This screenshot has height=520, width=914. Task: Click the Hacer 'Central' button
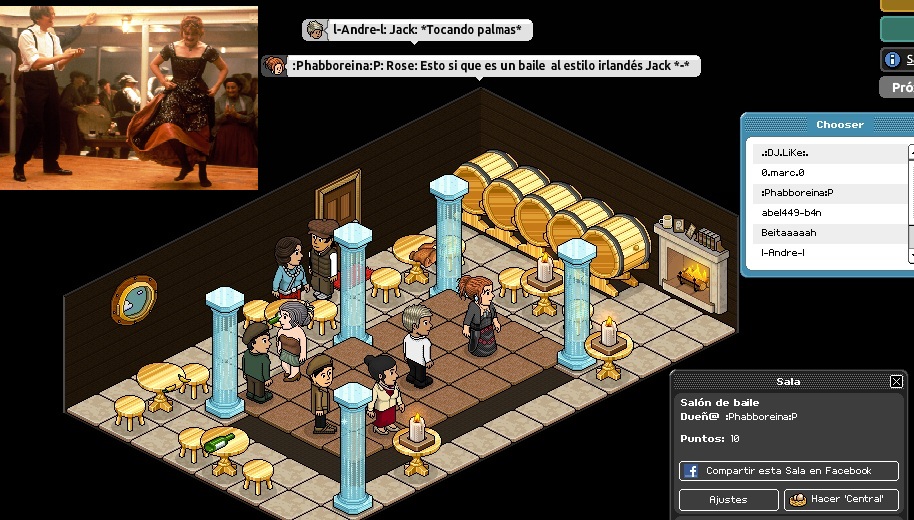click(841, 499)
